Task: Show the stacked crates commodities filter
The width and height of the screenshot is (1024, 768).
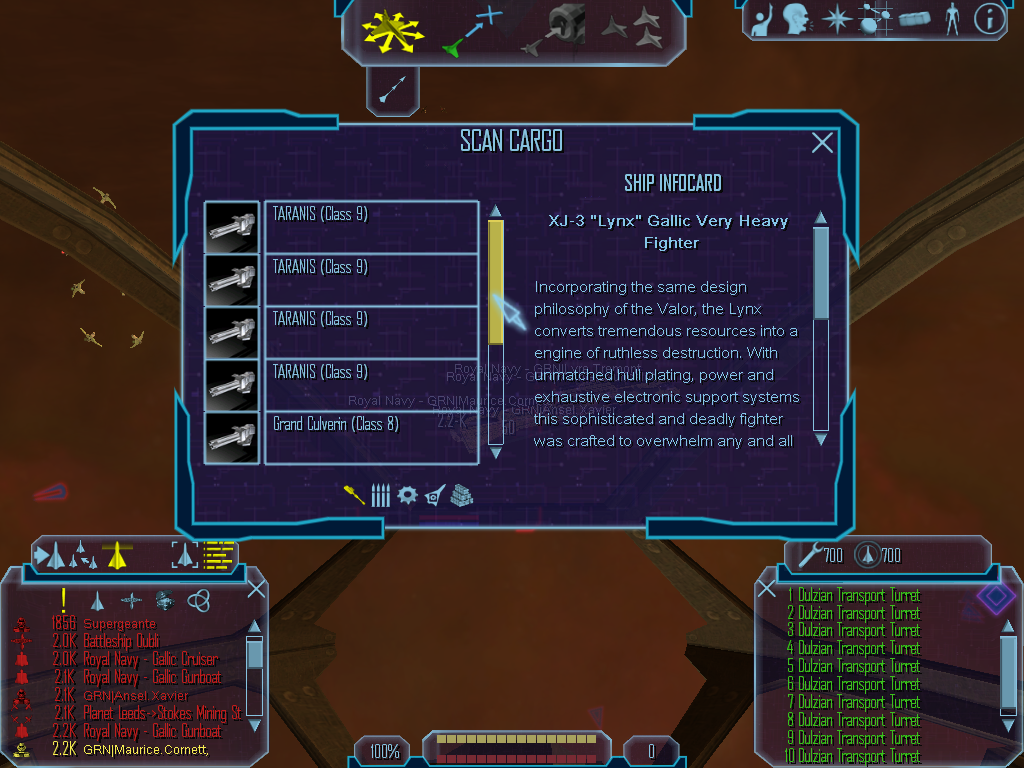Action: click(461, 495)
